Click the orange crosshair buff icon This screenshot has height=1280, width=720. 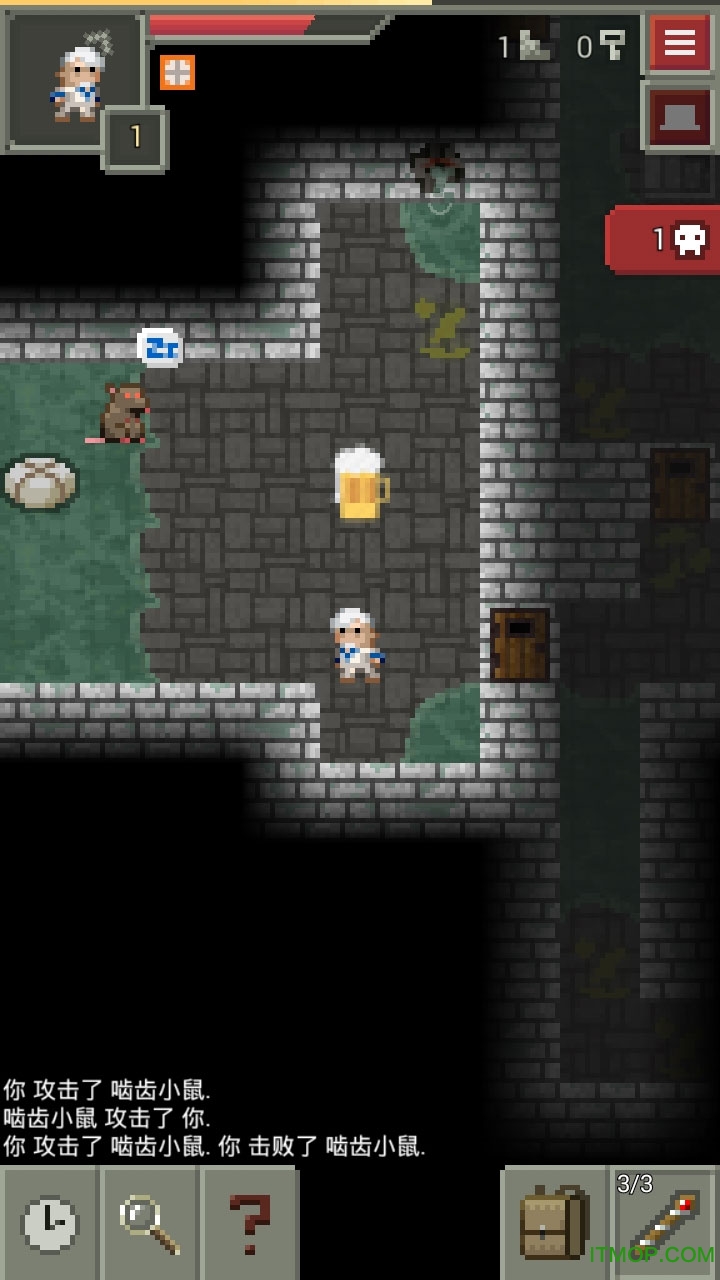pyautogui.click(x=177, y=72)
